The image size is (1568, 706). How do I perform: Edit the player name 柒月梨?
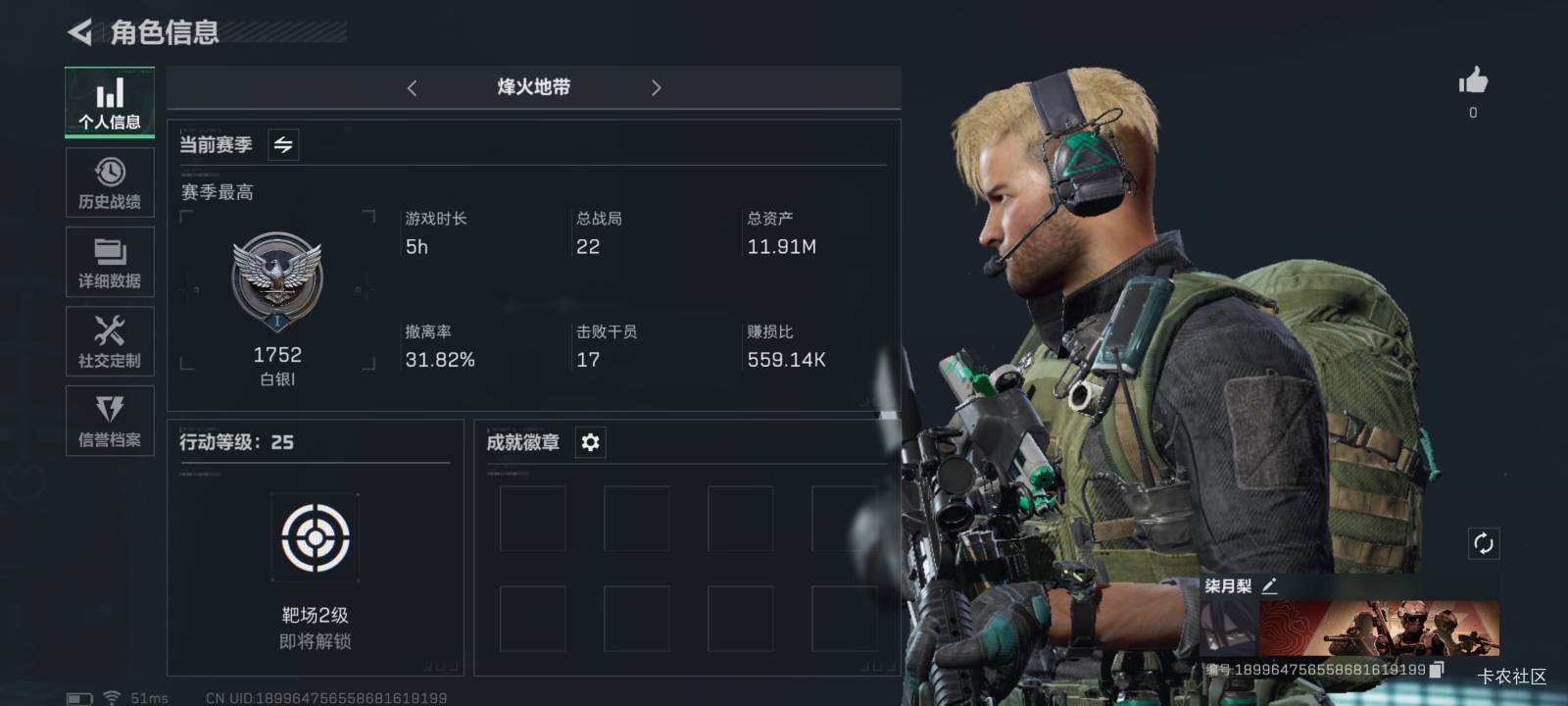click(x=1269, y=586)
